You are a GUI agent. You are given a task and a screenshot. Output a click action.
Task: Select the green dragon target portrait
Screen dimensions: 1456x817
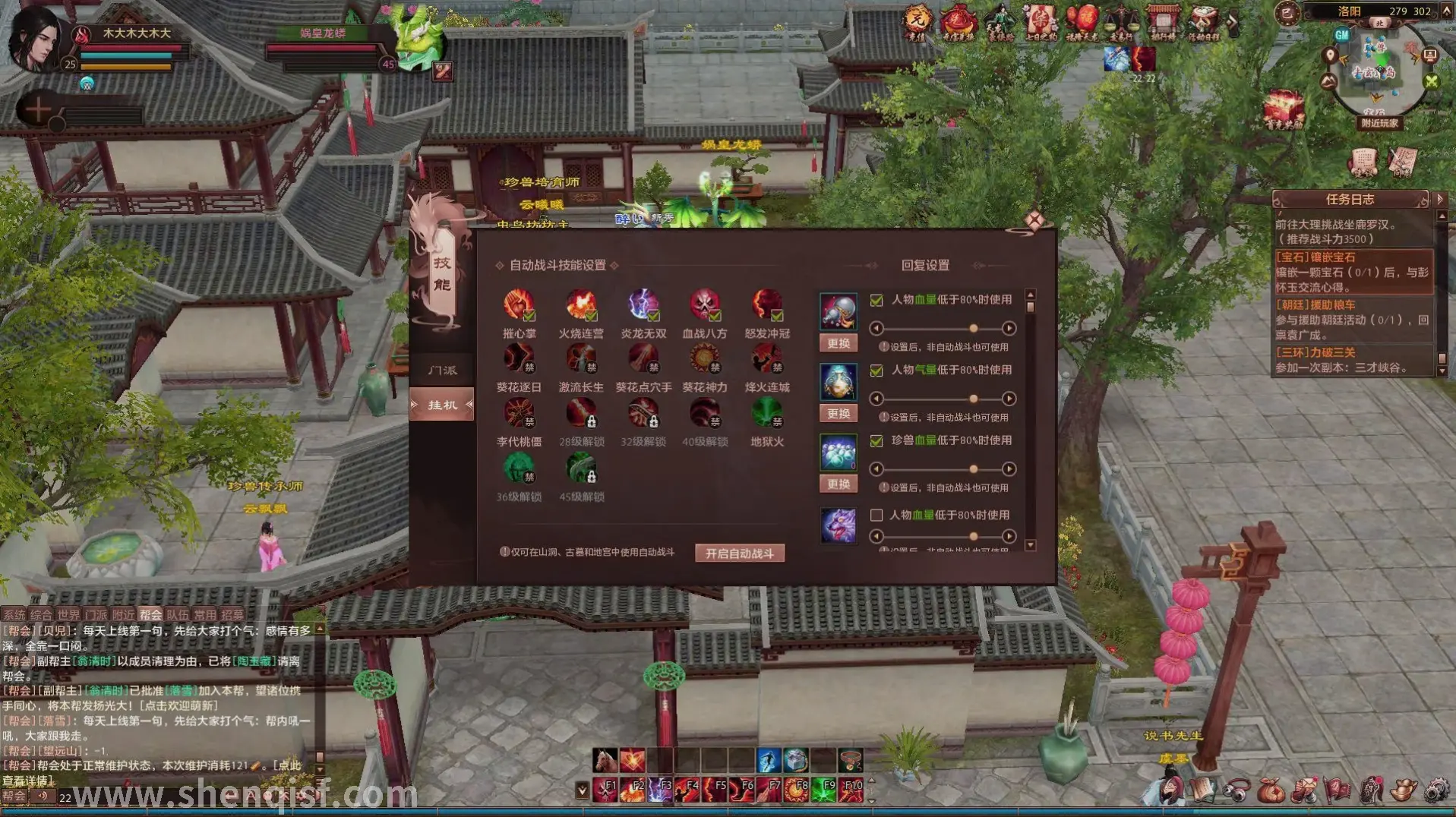tap(418, 39)
